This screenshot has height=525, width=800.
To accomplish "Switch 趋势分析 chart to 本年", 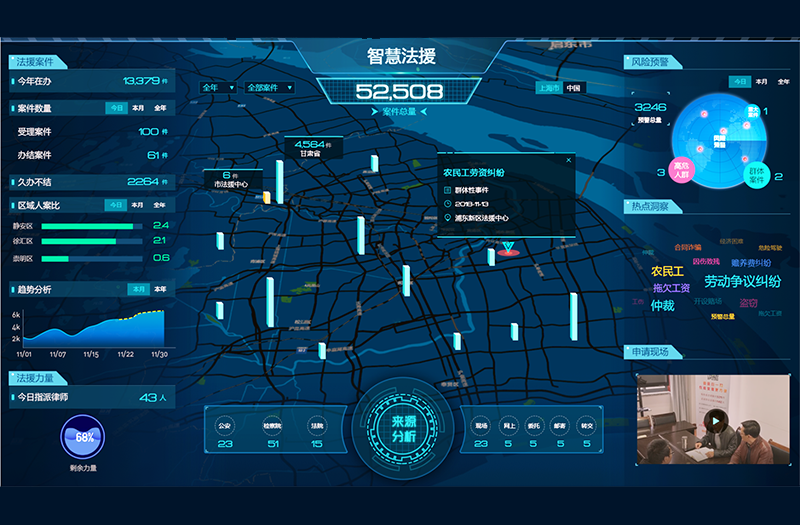I will (x=160, y=289).
